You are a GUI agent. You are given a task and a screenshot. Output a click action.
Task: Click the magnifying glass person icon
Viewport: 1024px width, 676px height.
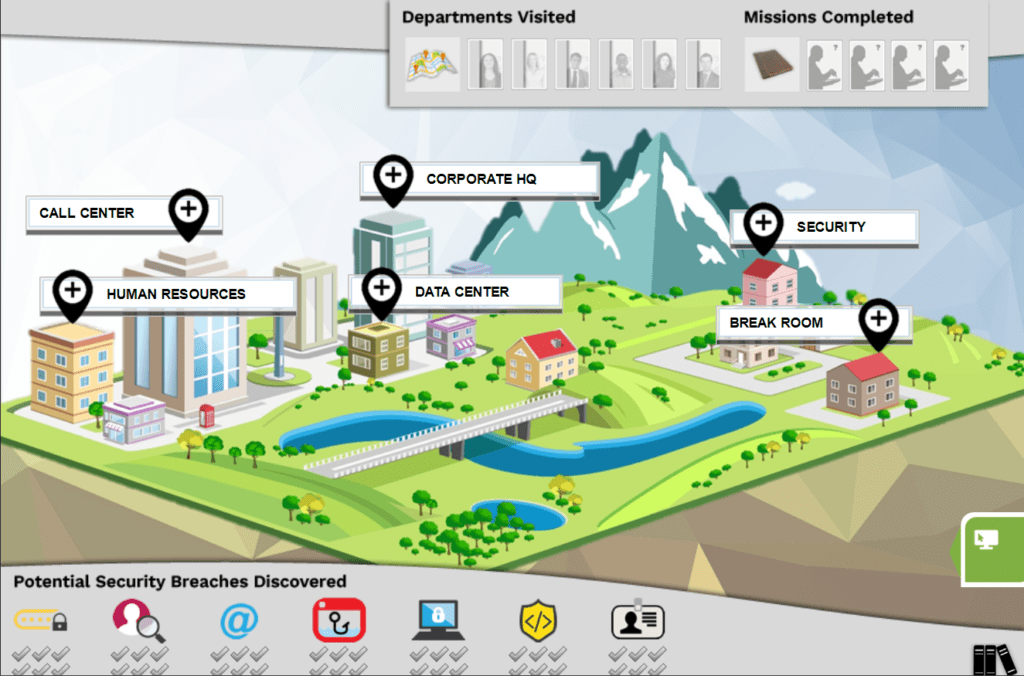pos(138,621)
